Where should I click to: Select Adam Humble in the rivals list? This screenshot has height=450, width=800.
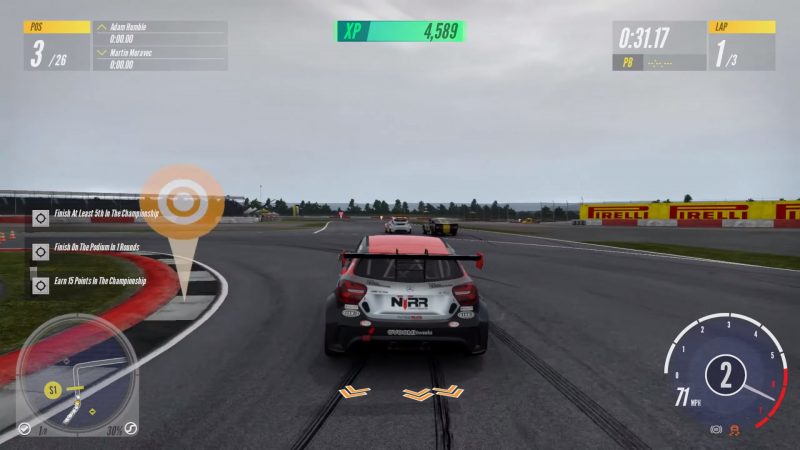point(160,34)
